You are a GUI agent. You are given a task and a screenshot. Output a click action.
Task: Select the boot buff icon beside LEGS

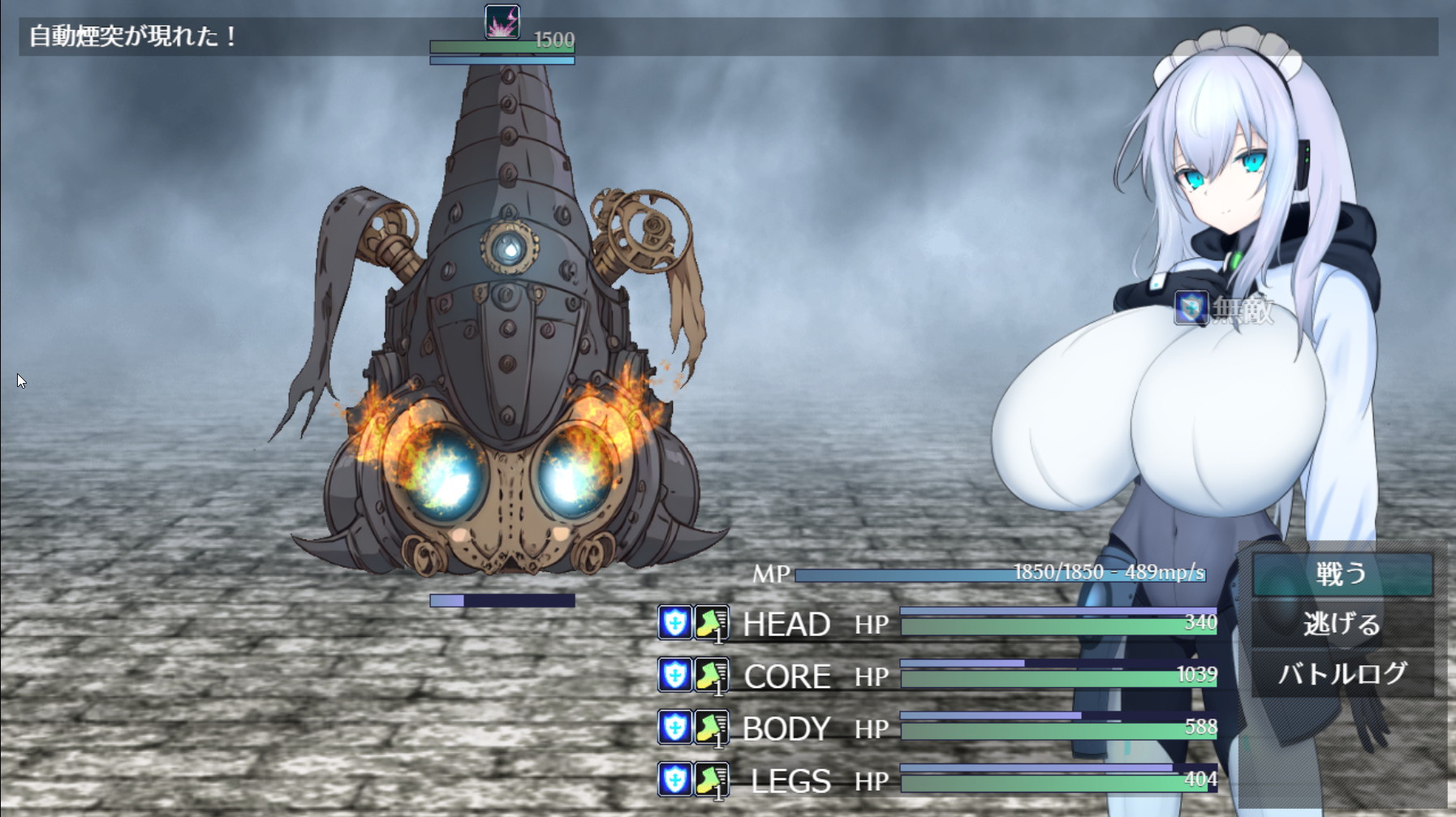pos(711,780)
